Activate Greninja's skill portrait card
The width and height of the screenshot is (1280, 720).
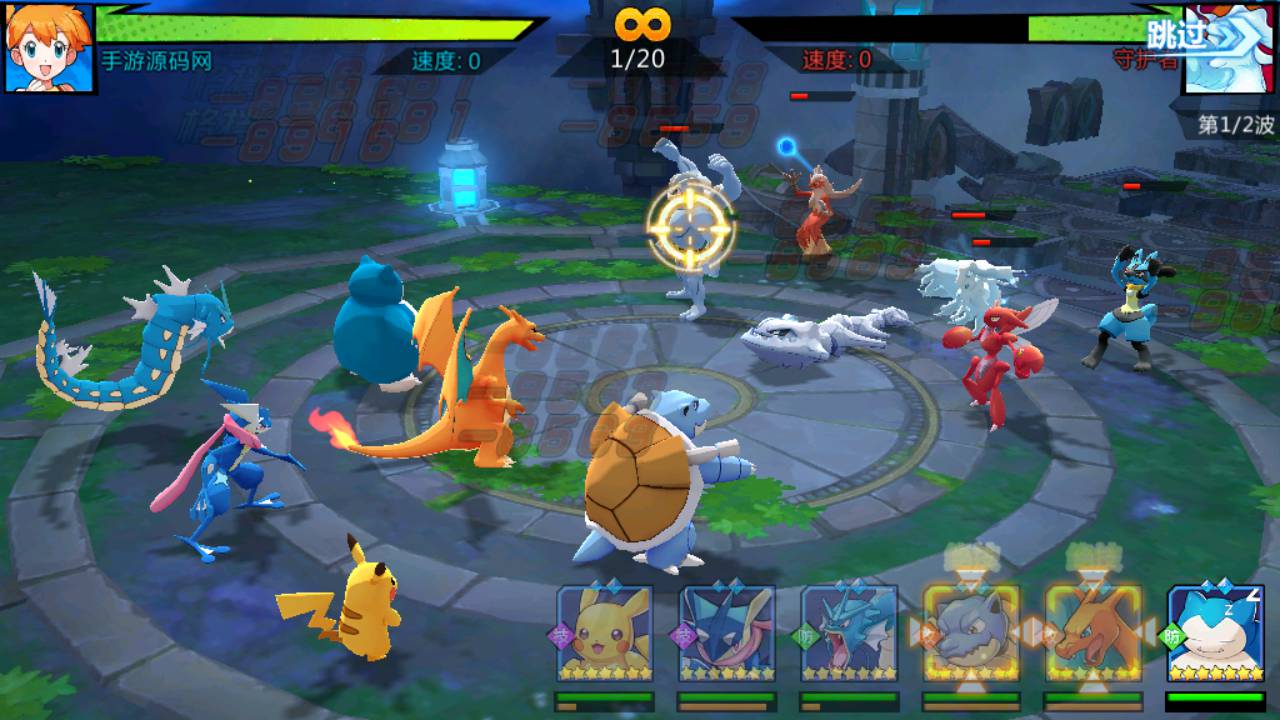727,633
